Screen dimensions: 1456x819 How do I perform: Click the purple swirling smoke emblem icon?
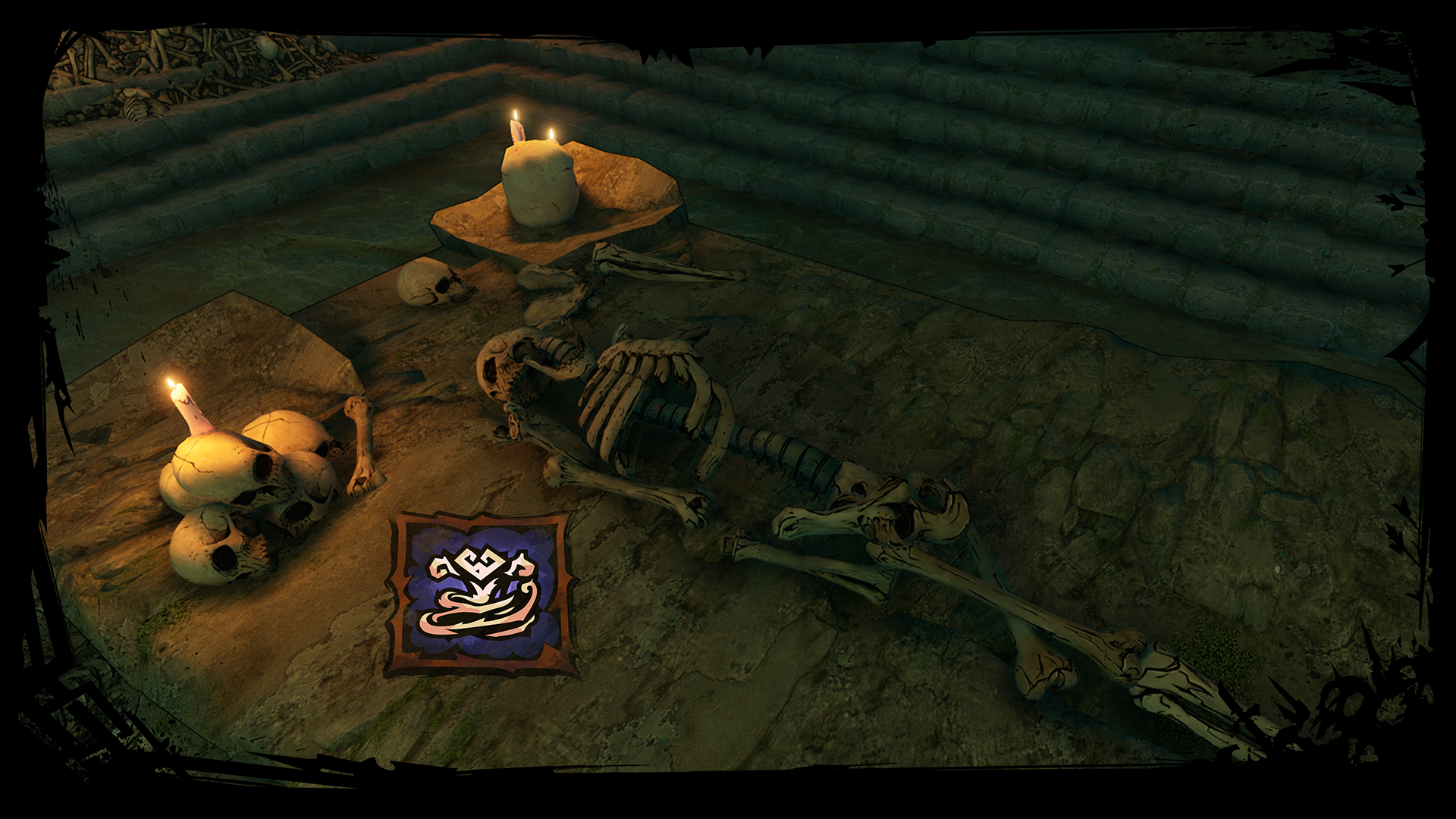481,594
